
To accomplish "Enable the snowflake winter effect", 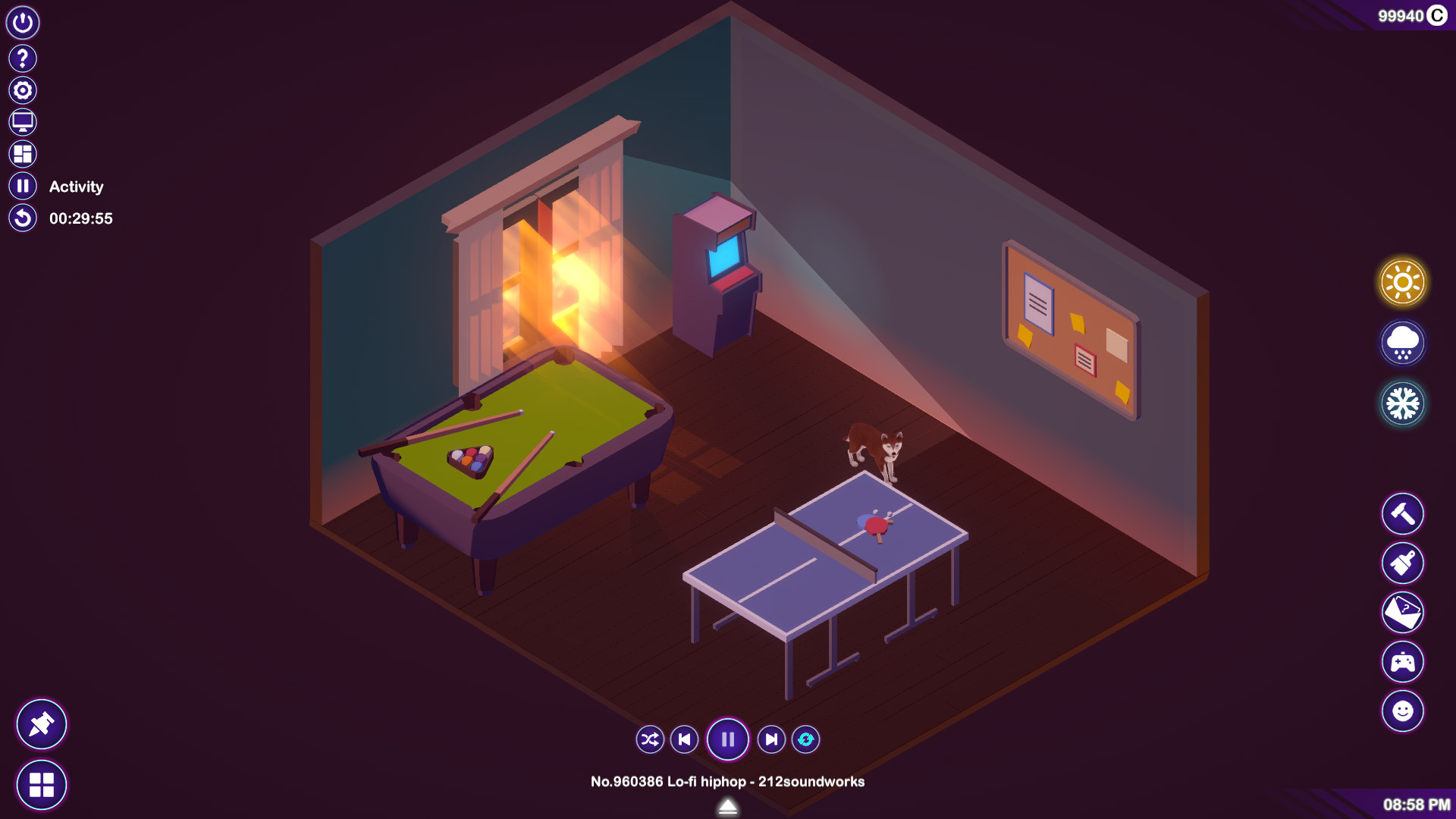I will click(x=1402, y=403).
